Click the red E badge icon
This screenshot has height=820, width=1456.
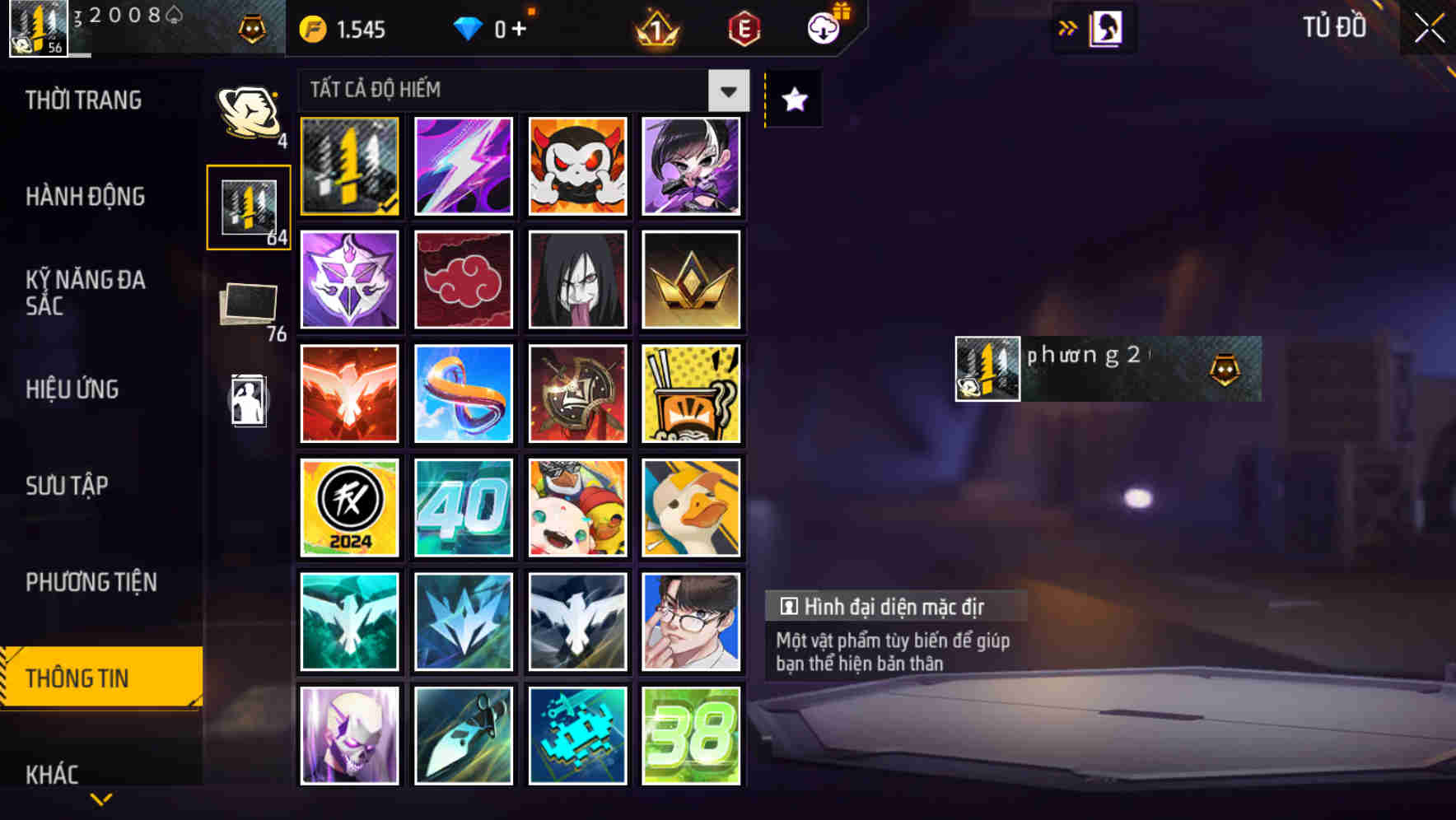(x=742, y=27)
